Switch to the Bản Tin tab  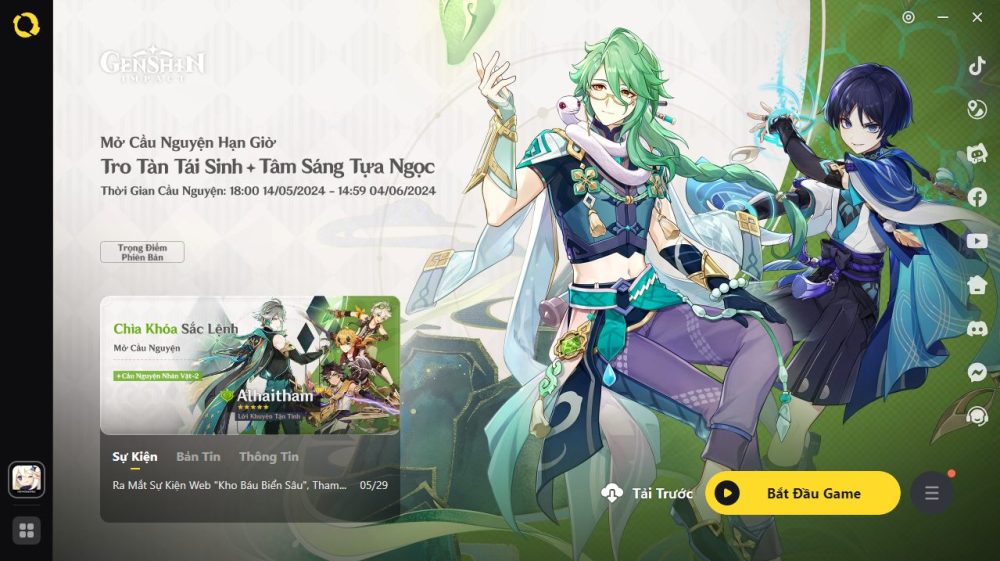(x=198, y=457)
